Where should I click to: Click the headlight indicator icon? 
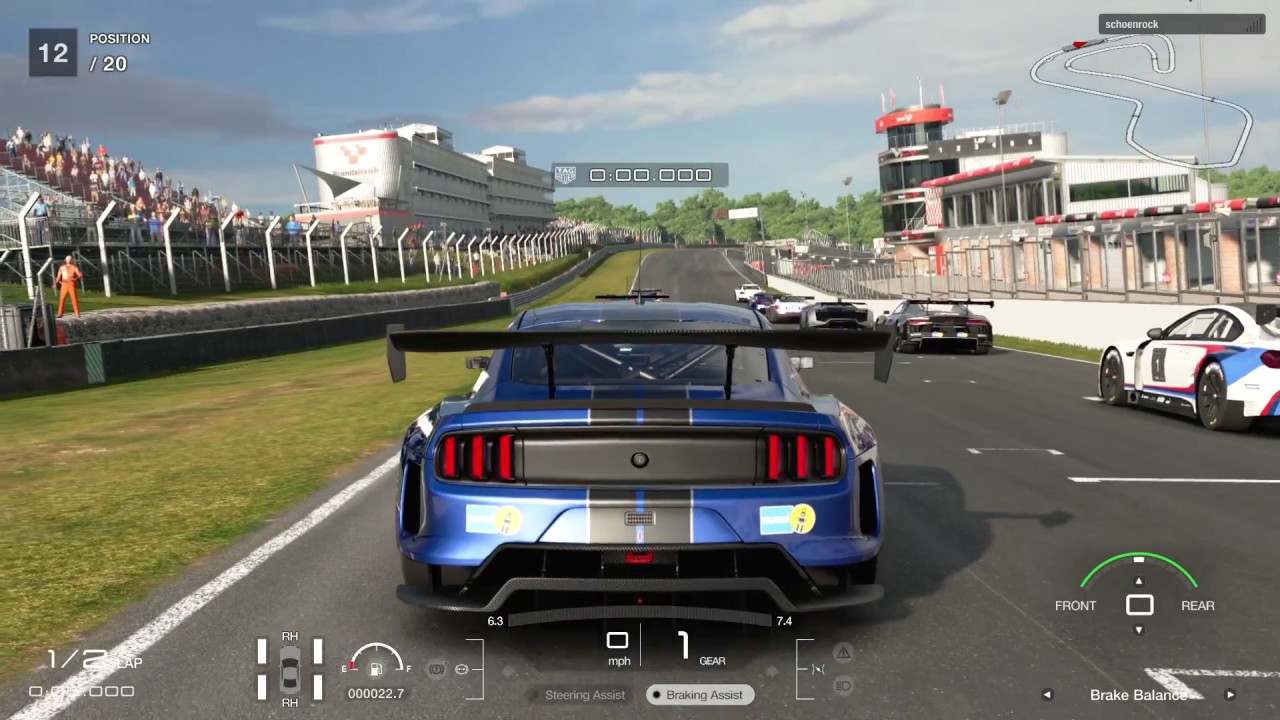point(843,685)
